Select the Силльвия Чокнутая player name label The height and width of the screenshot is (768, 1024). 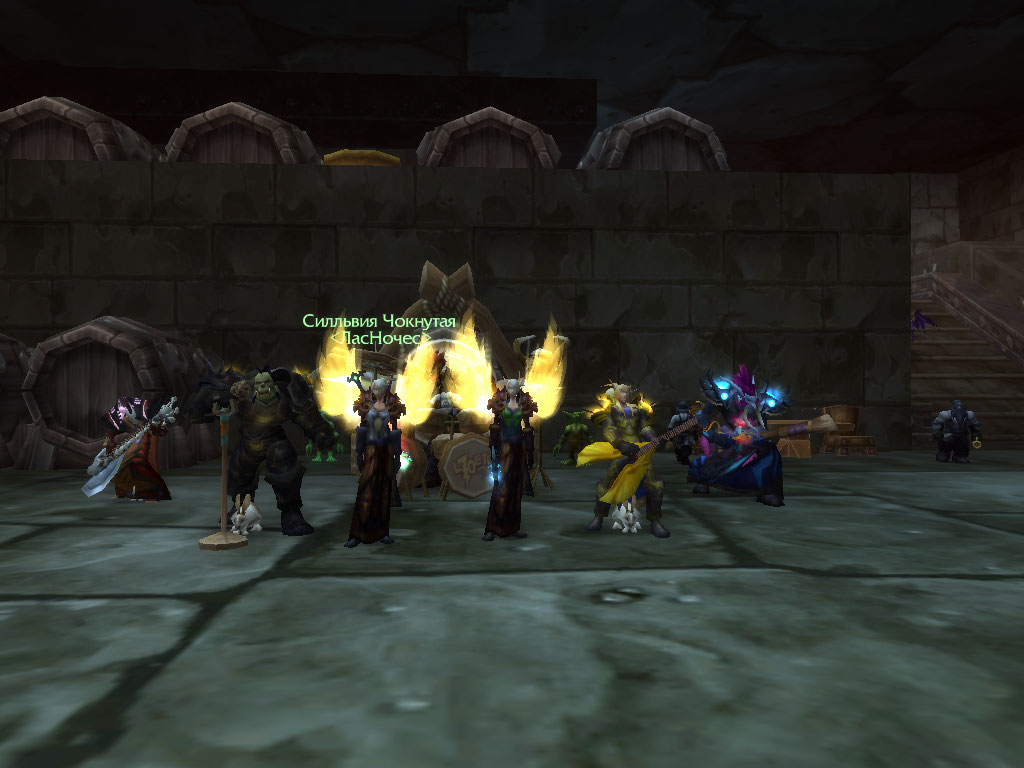pos(379,321)
